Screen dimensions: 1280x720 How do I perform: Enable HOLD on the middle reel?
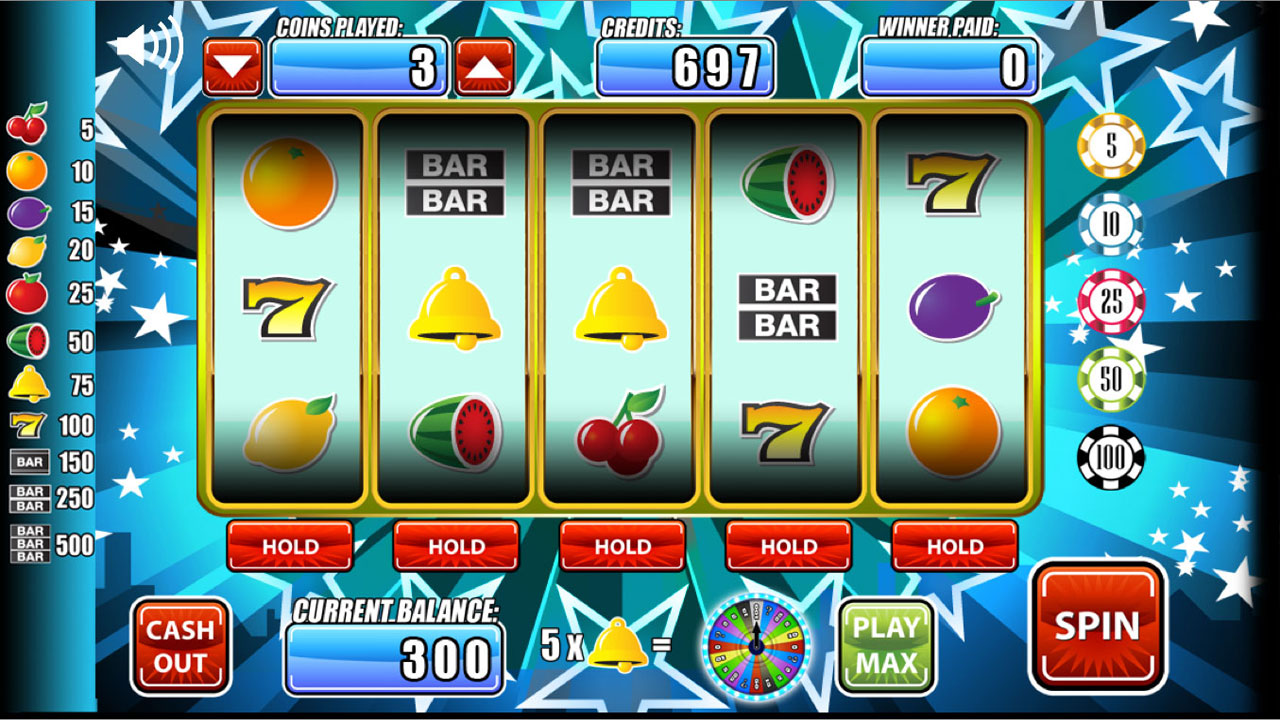pyautogui.click(x=623, y=547)
